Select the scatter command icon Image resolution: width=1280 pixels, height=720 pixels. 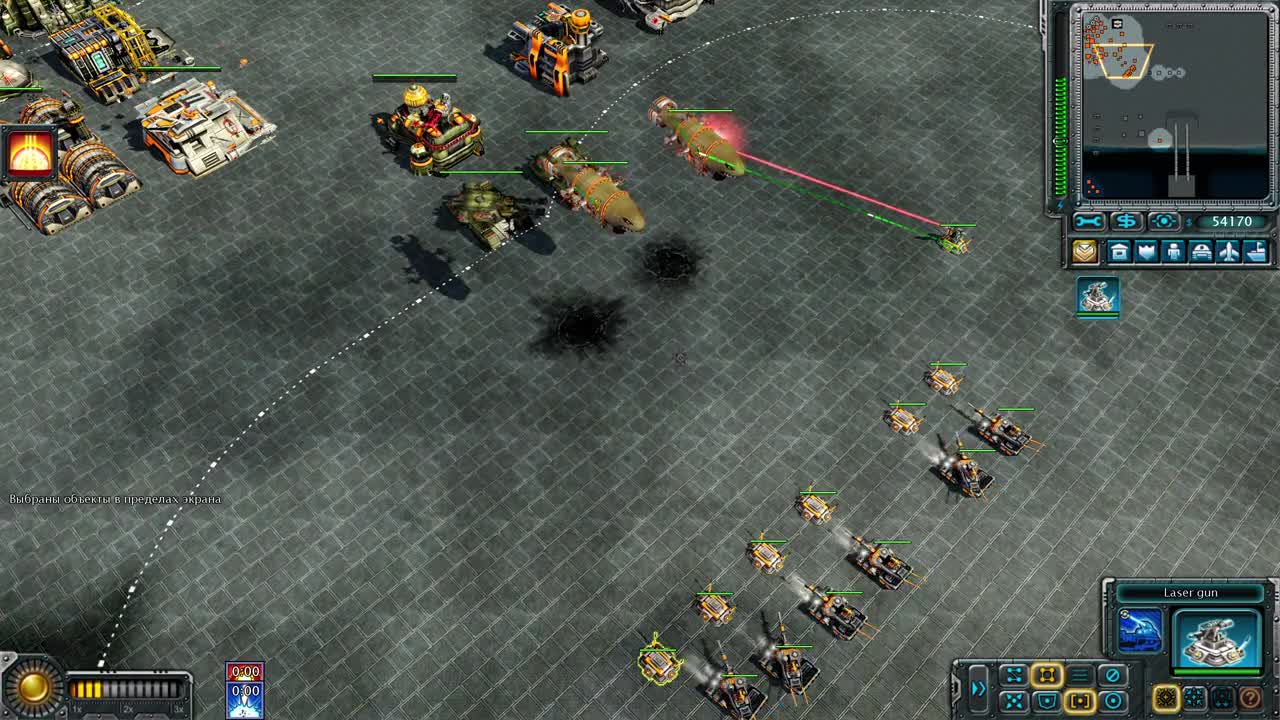tap(1016, 700)
